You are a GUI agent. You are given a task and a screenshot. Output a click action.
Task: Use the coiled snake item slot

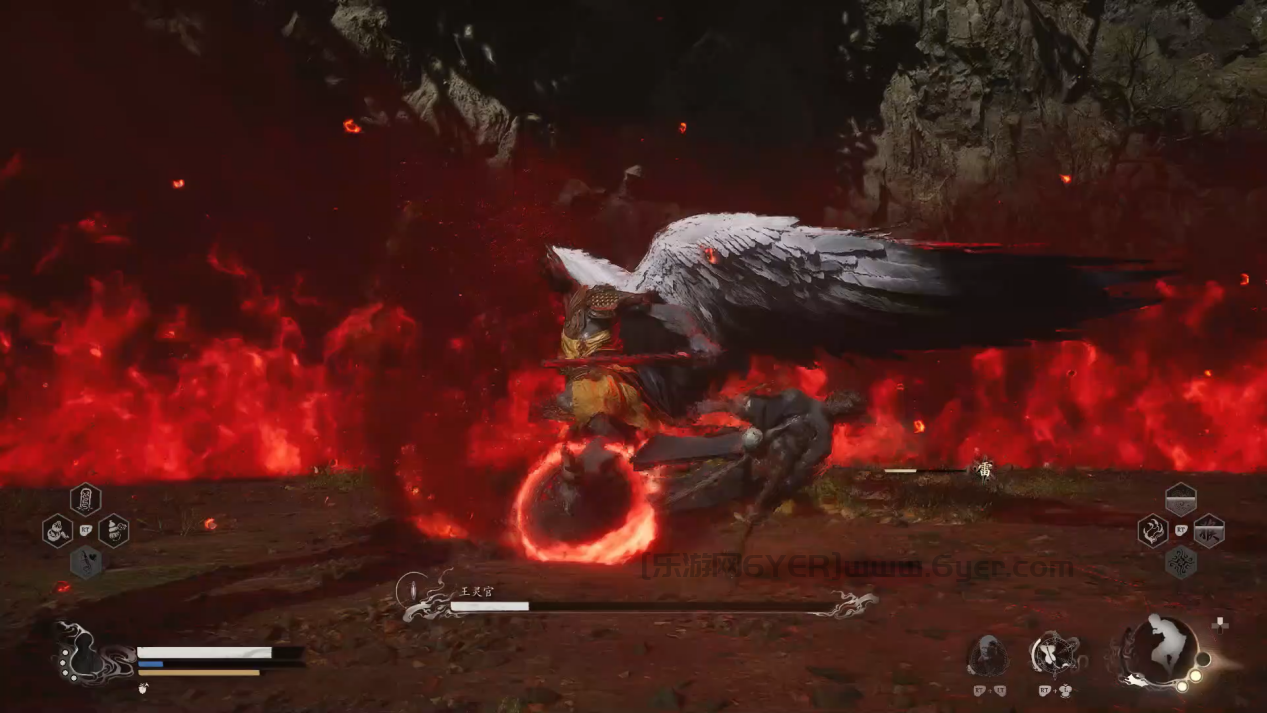pyautogui.click(x=57, y=530)
